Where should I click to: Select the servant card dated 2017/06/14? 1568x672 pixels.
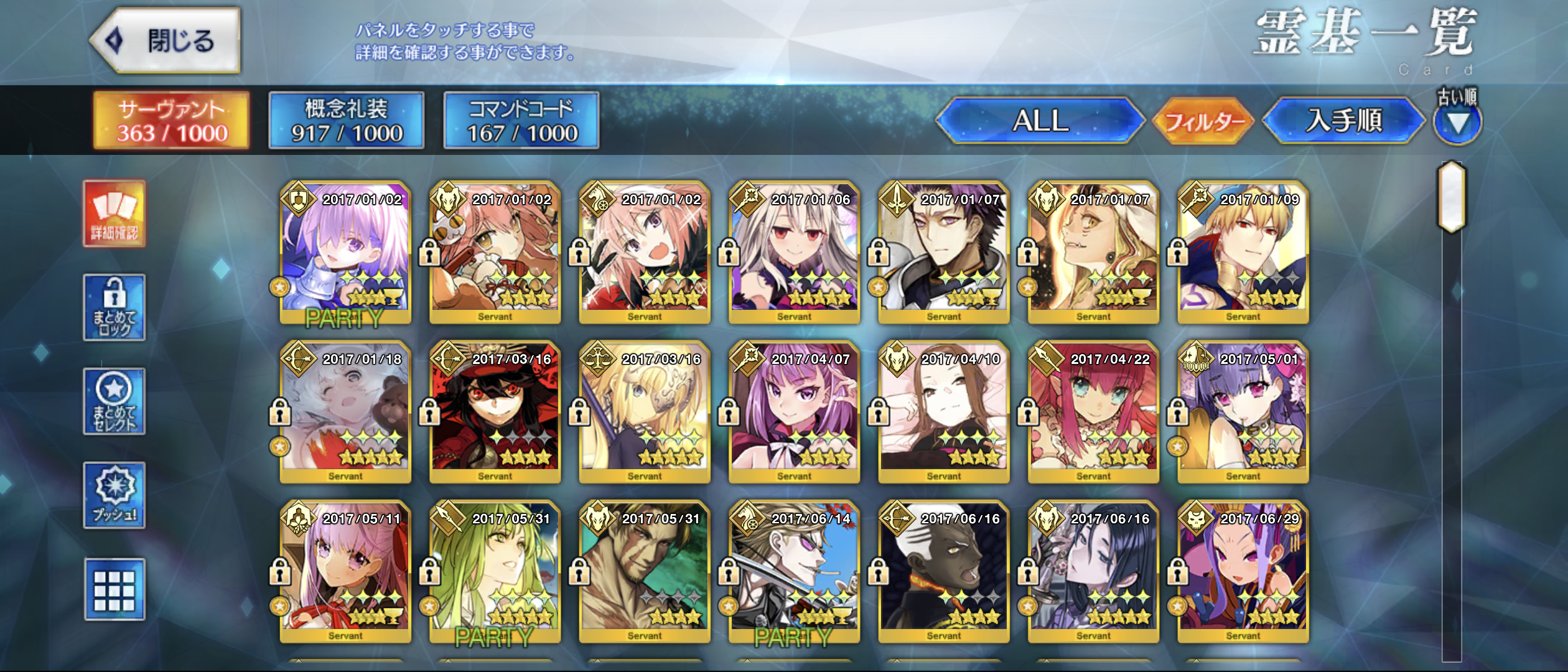point(795,572)
